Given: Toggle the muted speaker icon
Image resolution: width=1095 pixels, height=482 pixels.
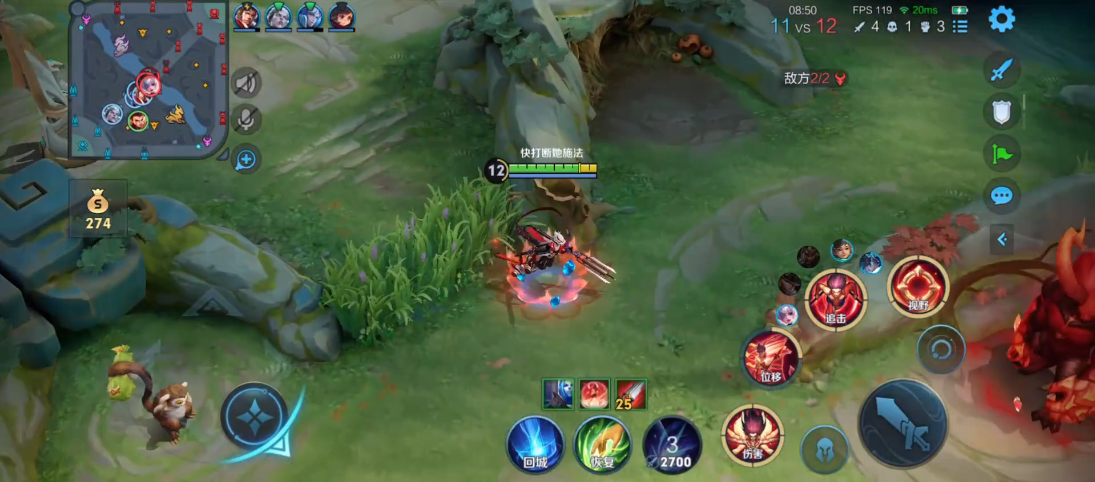Looking at the screenshot, I should point(246,83).
